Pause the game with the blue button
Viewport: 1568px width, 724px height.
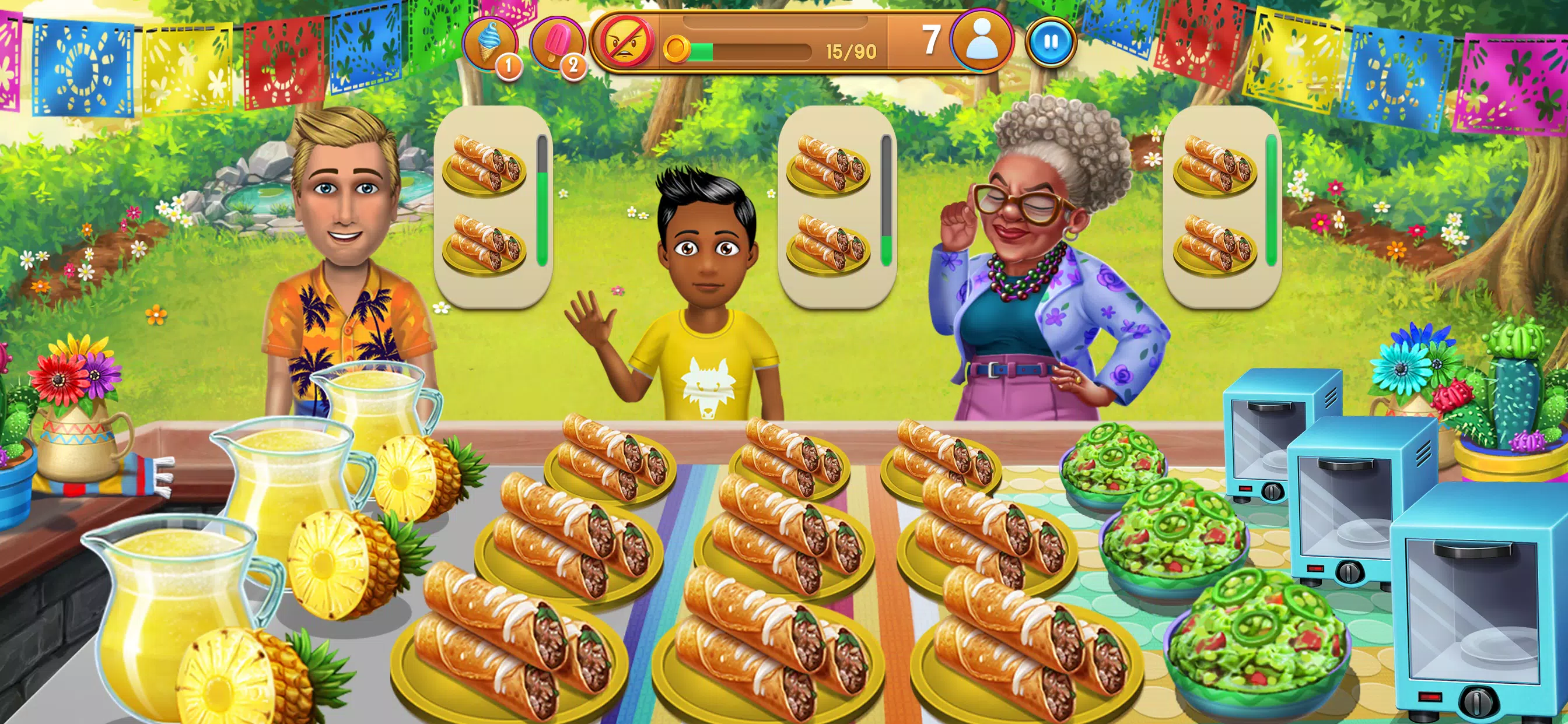pyautogui.click(x=1051, y=42)
